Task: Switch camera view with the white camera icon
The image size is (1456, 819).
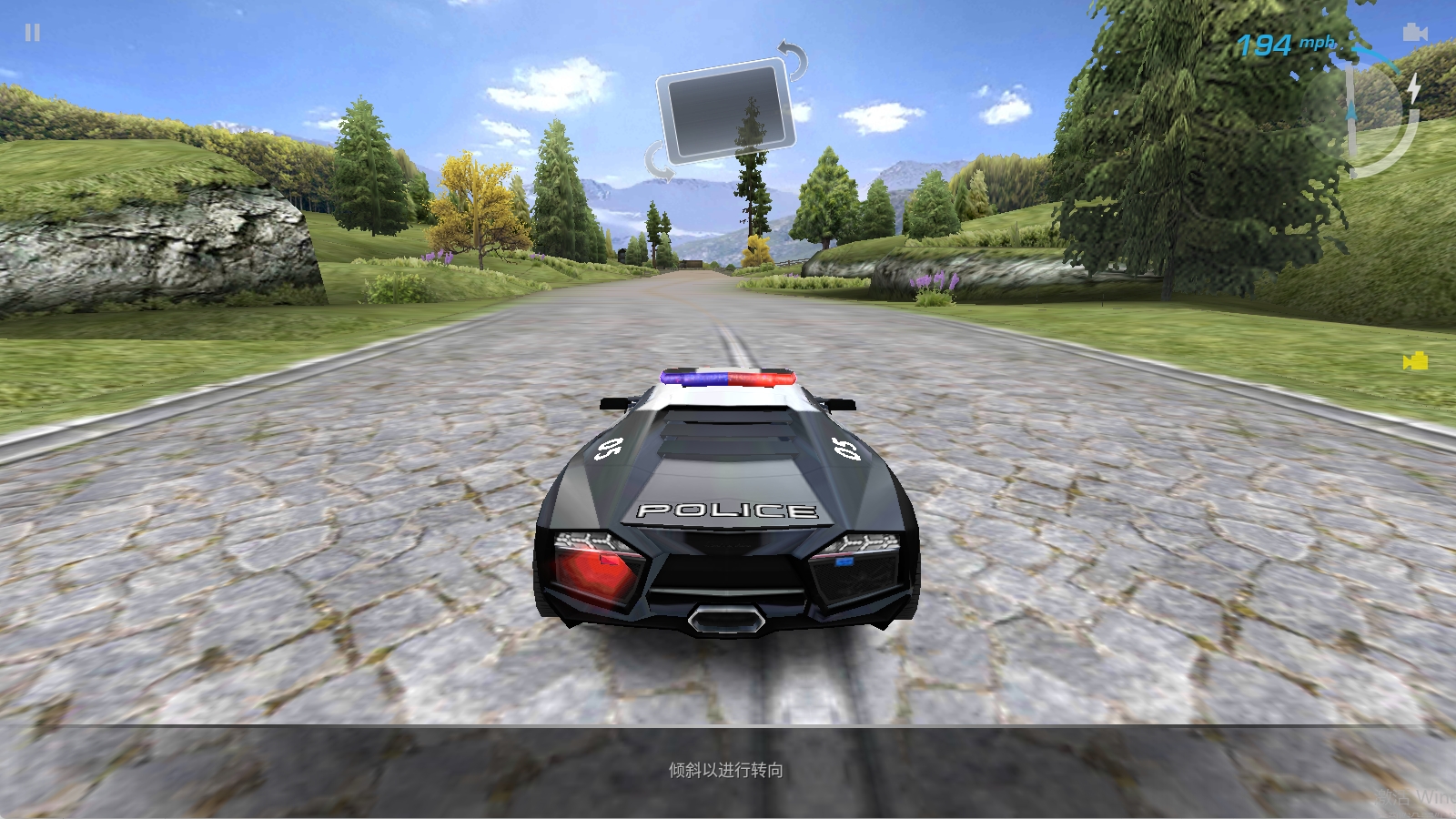Action: [x=1414, y=33]
